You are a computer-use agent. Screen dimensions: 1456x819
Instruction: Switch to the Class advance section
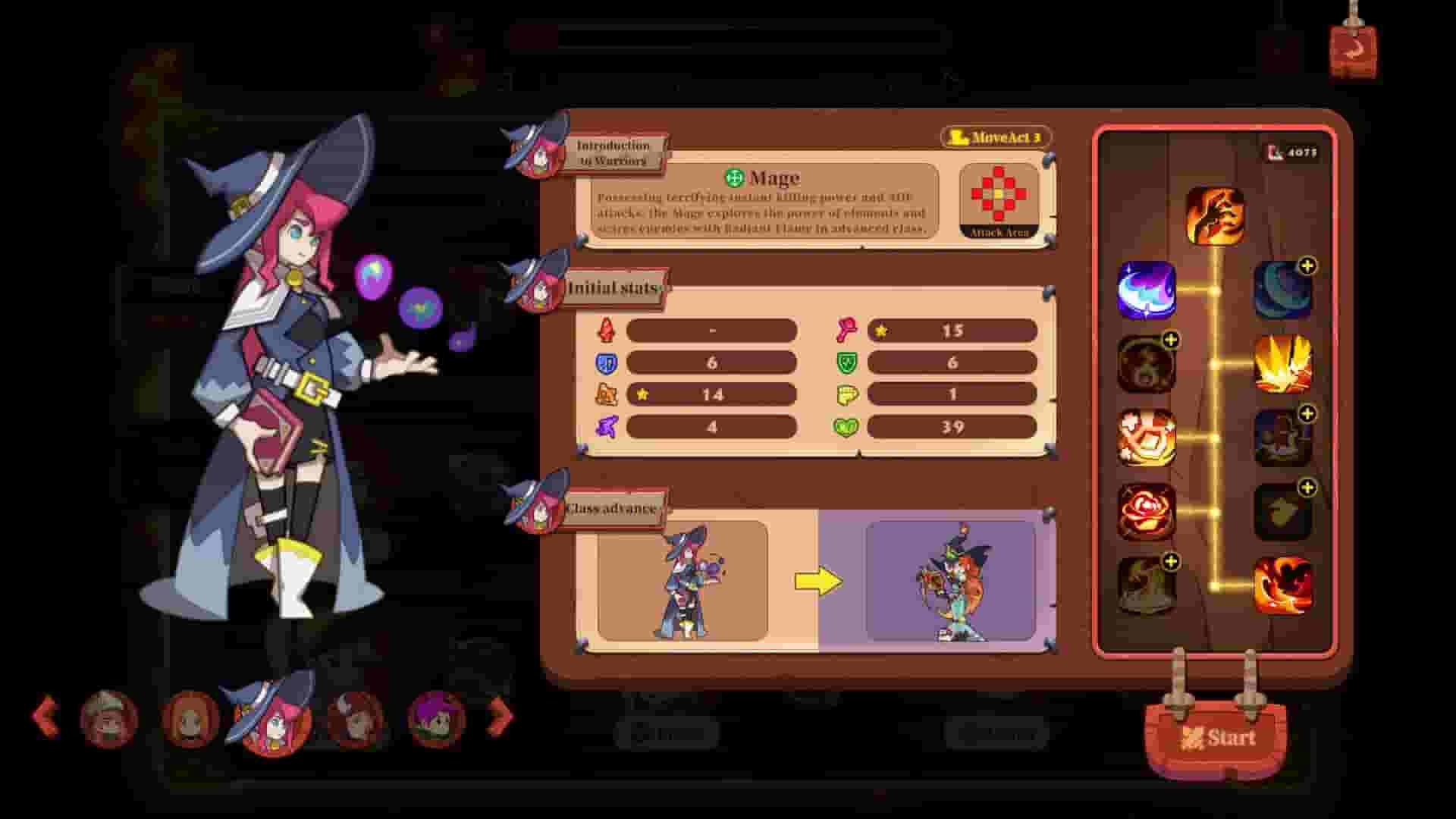pos(611,509)
